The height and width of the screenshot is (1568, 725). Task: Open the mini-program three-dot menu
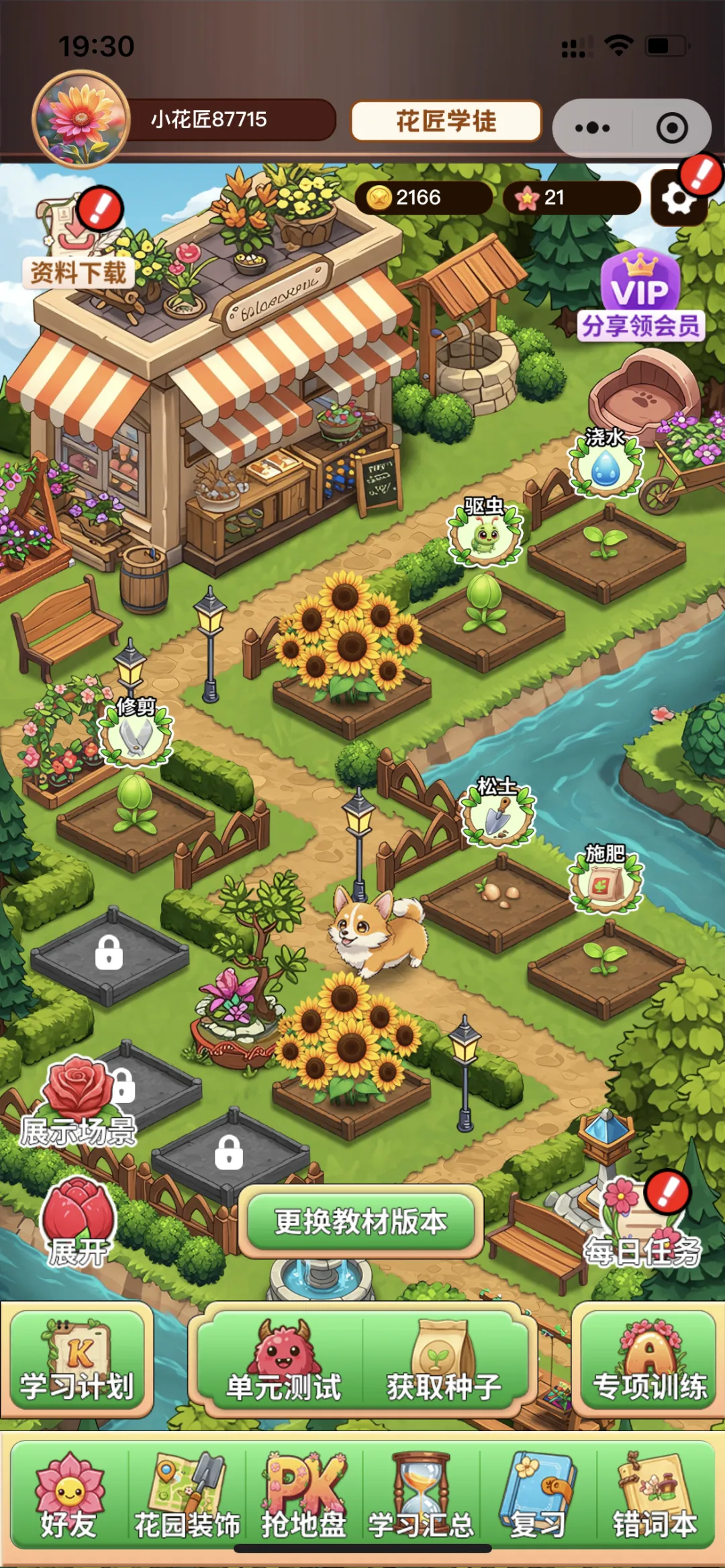coord(592,127)
